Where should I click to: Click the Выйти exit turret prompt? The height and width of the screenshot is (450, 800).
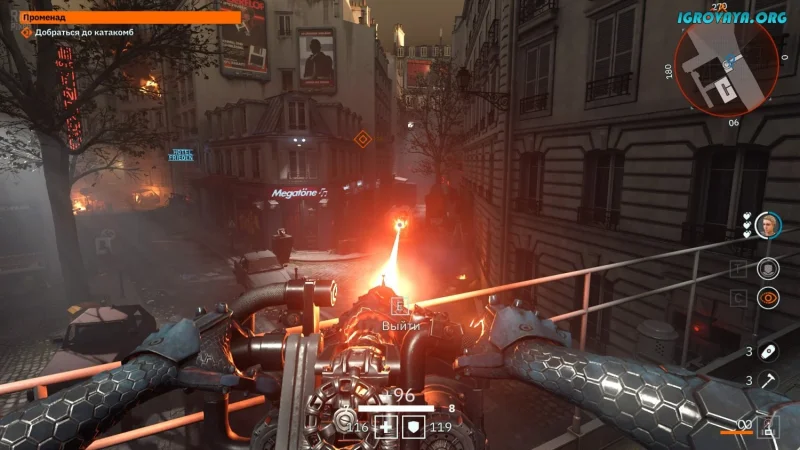pos(398,325)
